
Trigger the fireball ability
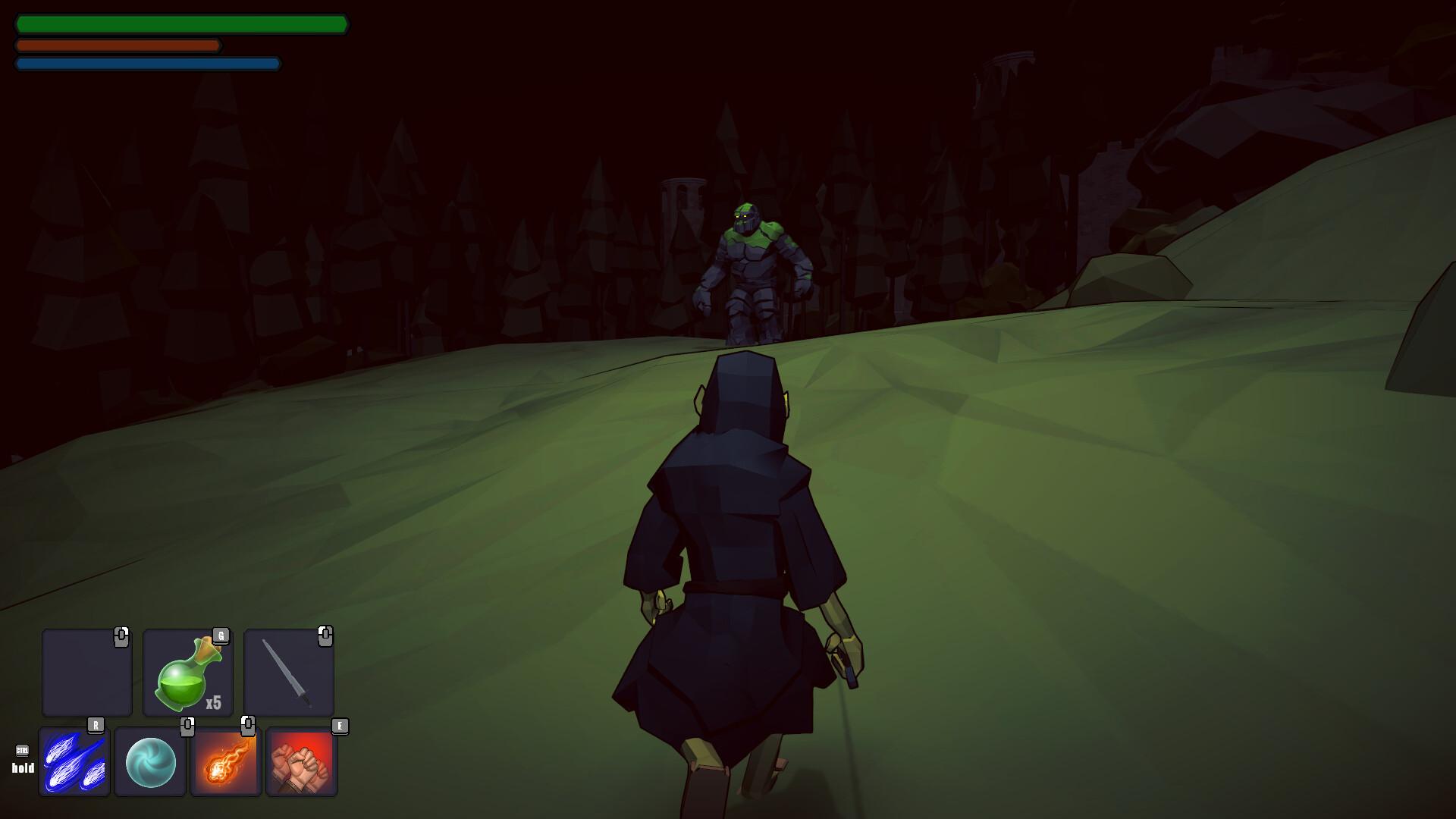point(225,762)
